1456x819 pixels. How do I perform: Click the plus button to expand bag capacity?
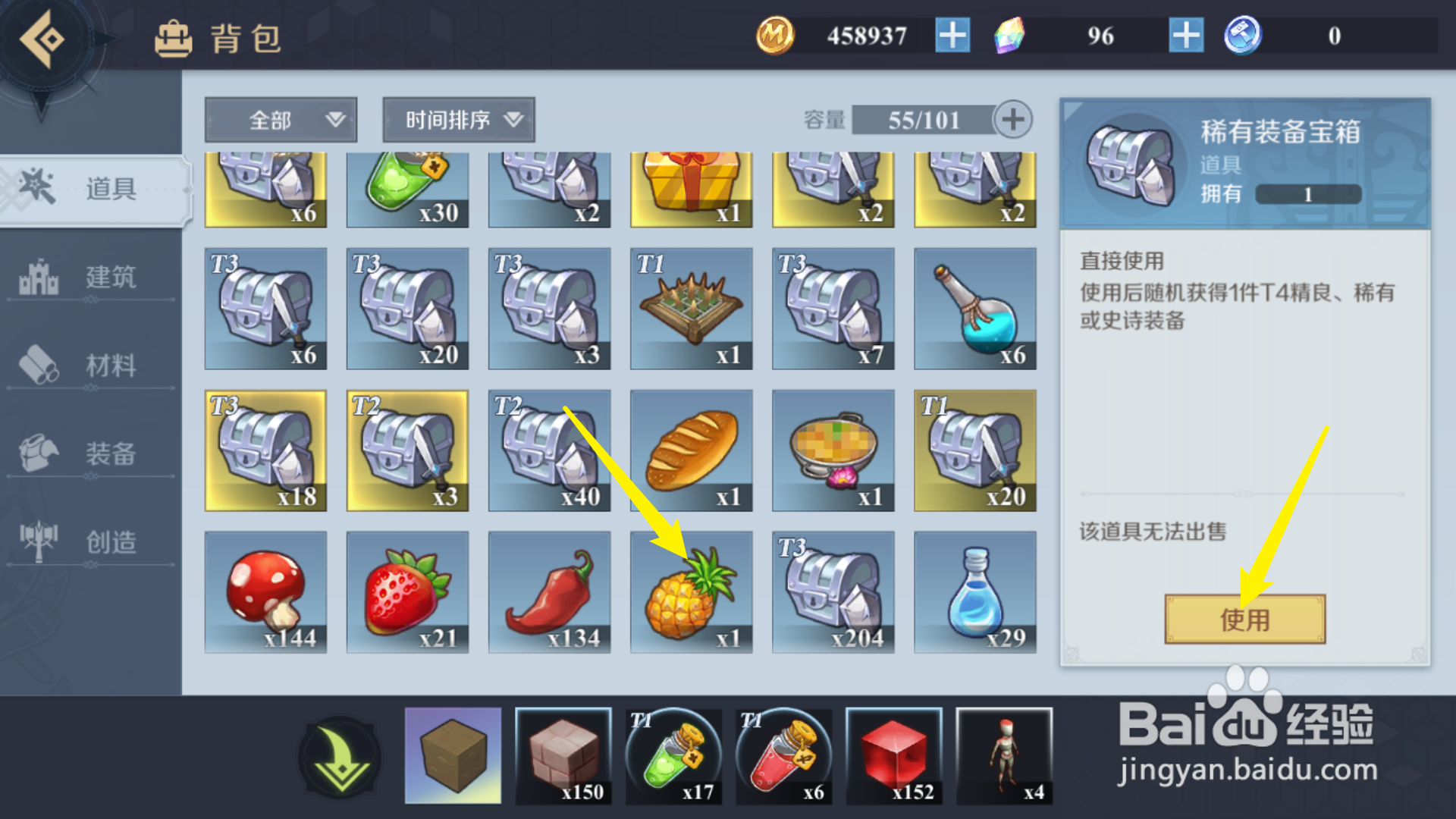pos(1014,119)
